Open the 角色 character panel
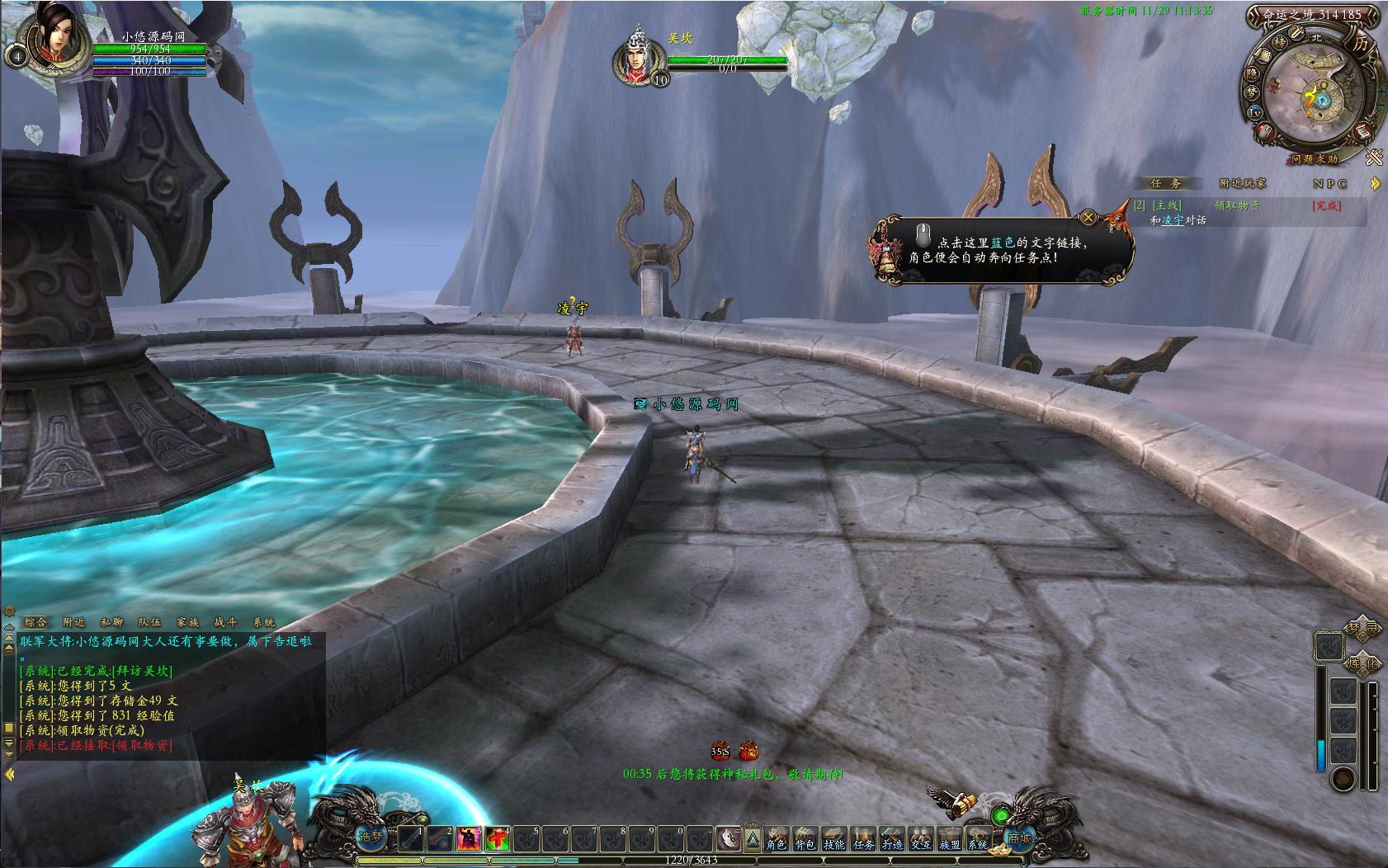Viewport: 1388px width, 868px height. [776, 840]
